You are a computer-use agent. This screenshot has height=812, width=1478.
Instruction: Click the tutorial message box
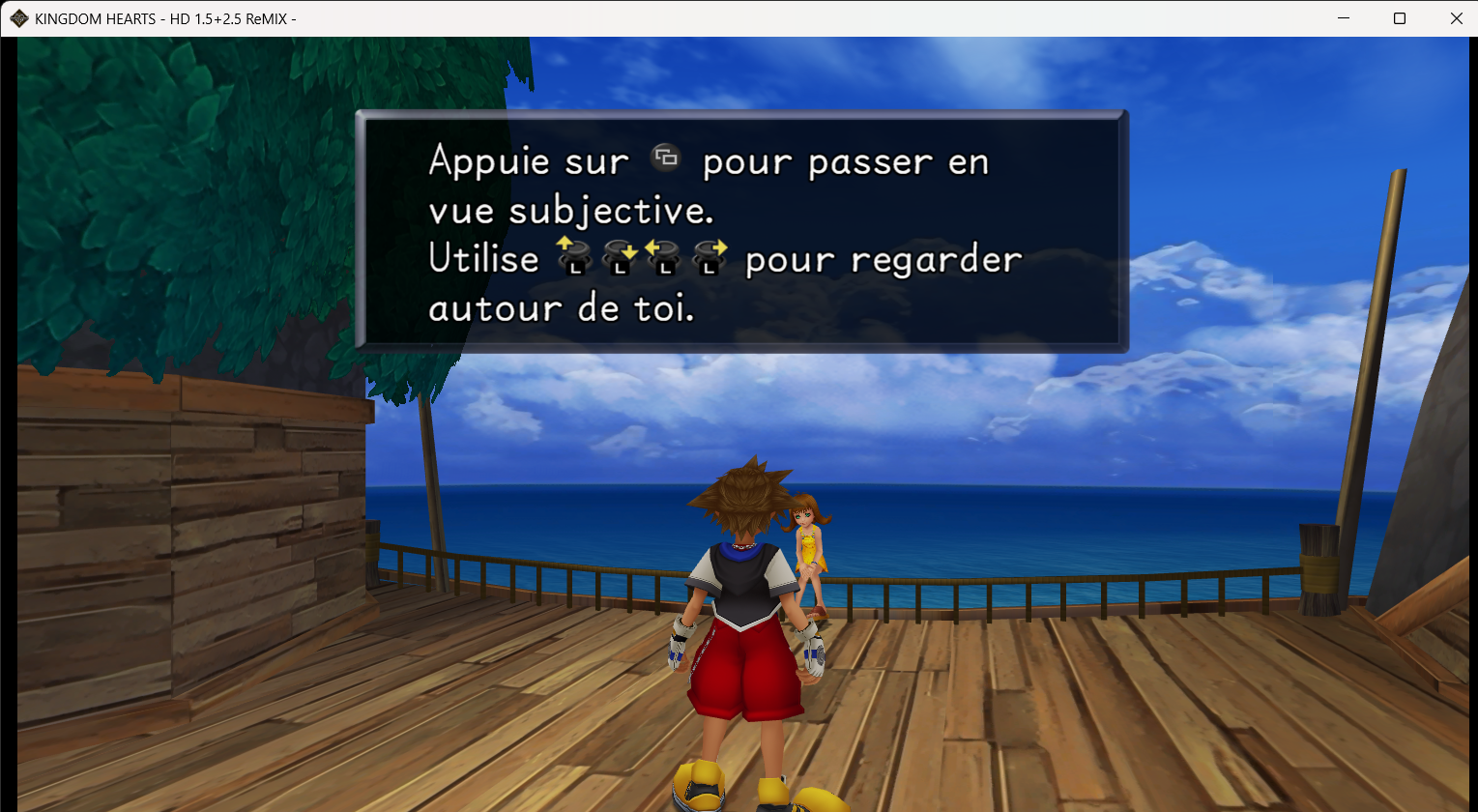(x=740, y=230)
